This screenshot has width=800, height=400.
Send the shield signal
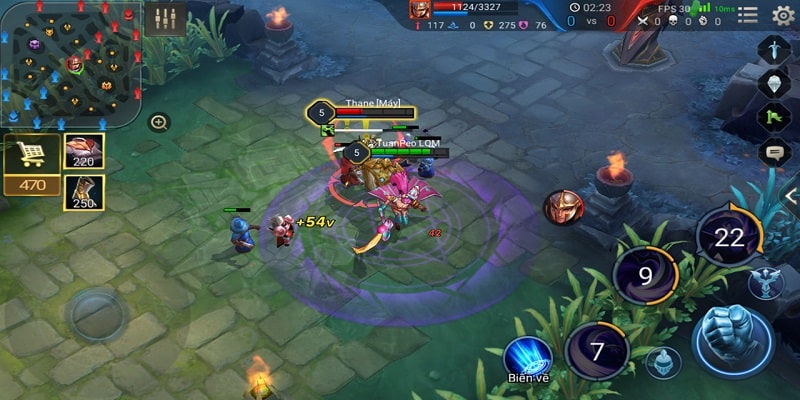[x=774, y=84]
